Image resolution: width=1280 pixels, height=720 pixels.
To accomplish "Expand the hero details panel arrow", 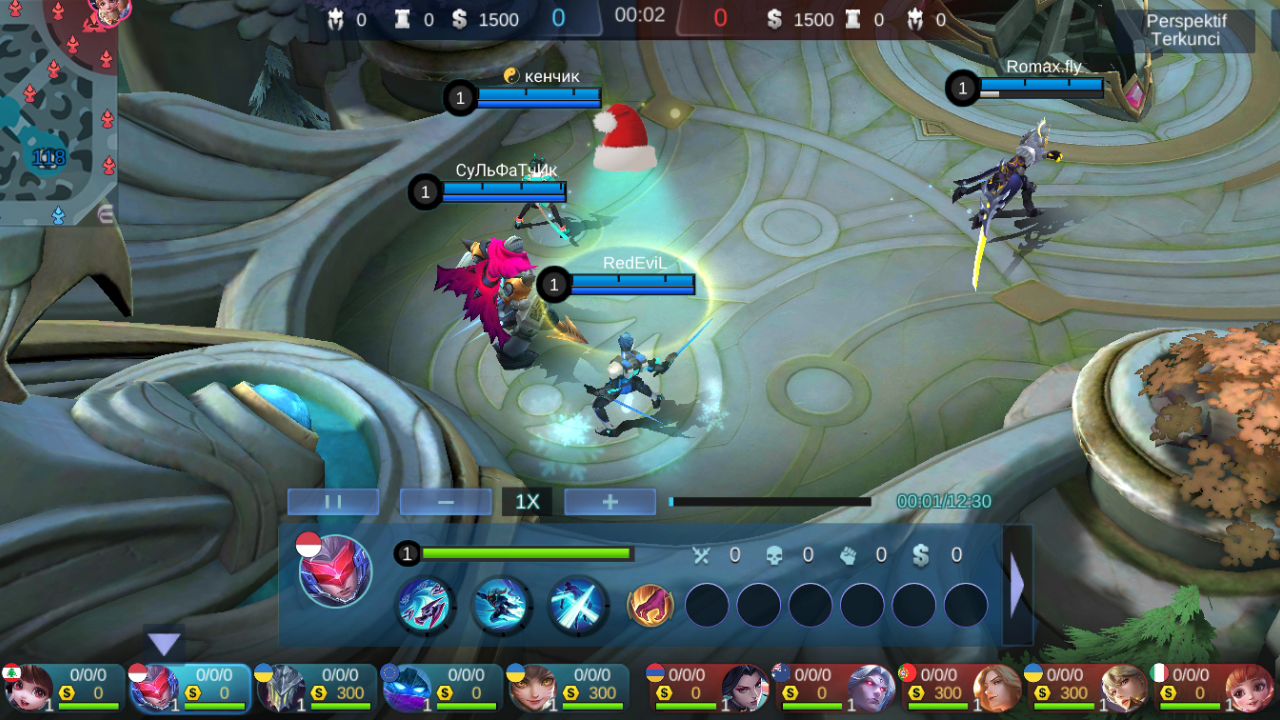I will pyautogui.click(x=1017, y=585).
